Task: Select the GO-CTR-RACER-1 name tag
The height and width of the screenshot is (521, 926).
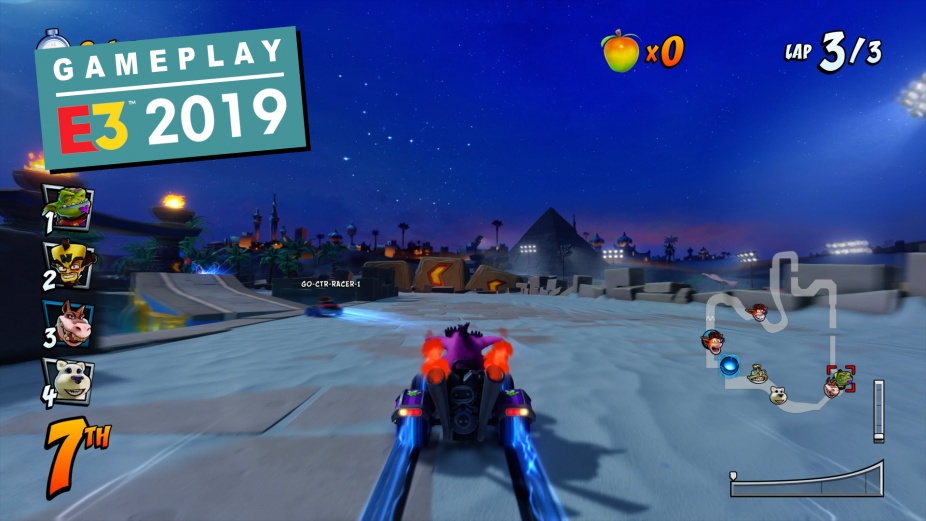Action: pos(330,284)
